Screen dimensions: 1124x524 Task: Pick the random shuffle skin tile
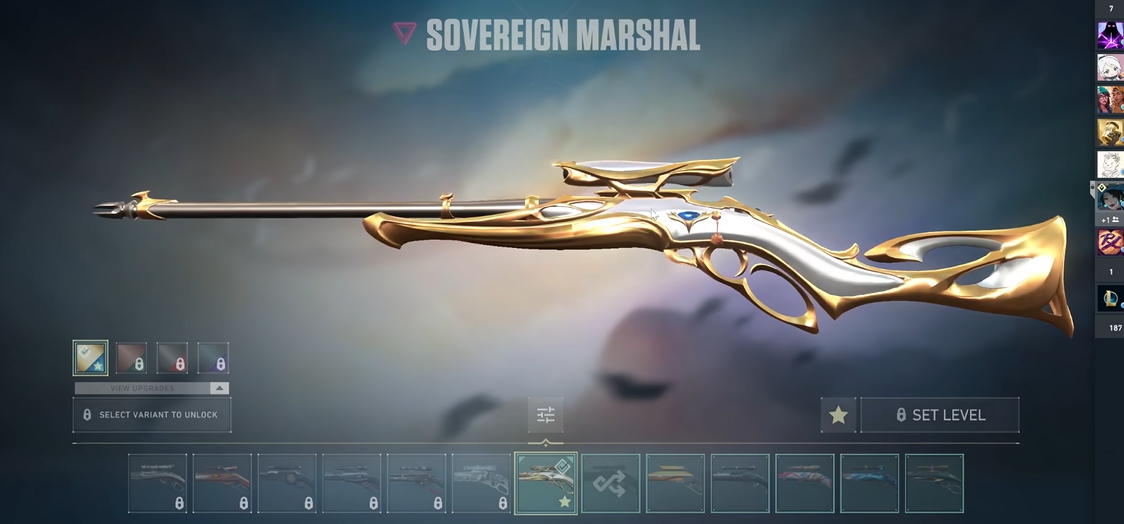610,483
